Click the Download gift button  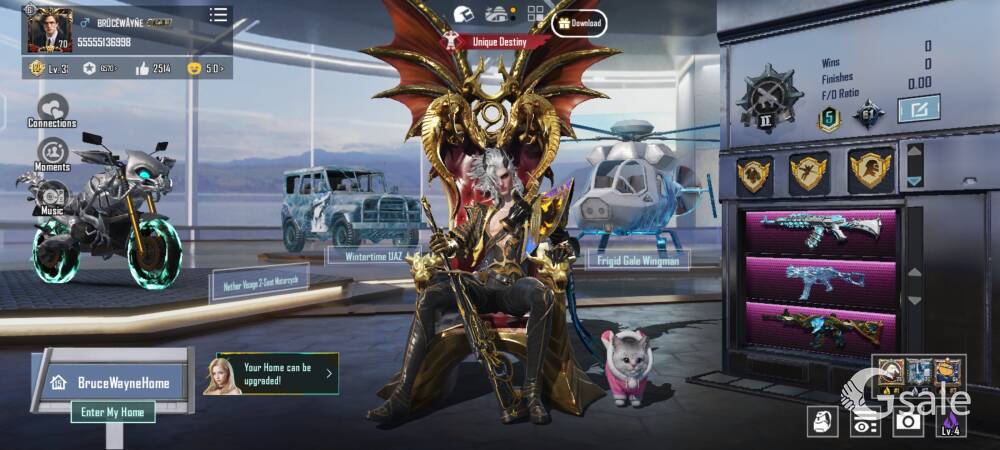click(x=578, y=23)
